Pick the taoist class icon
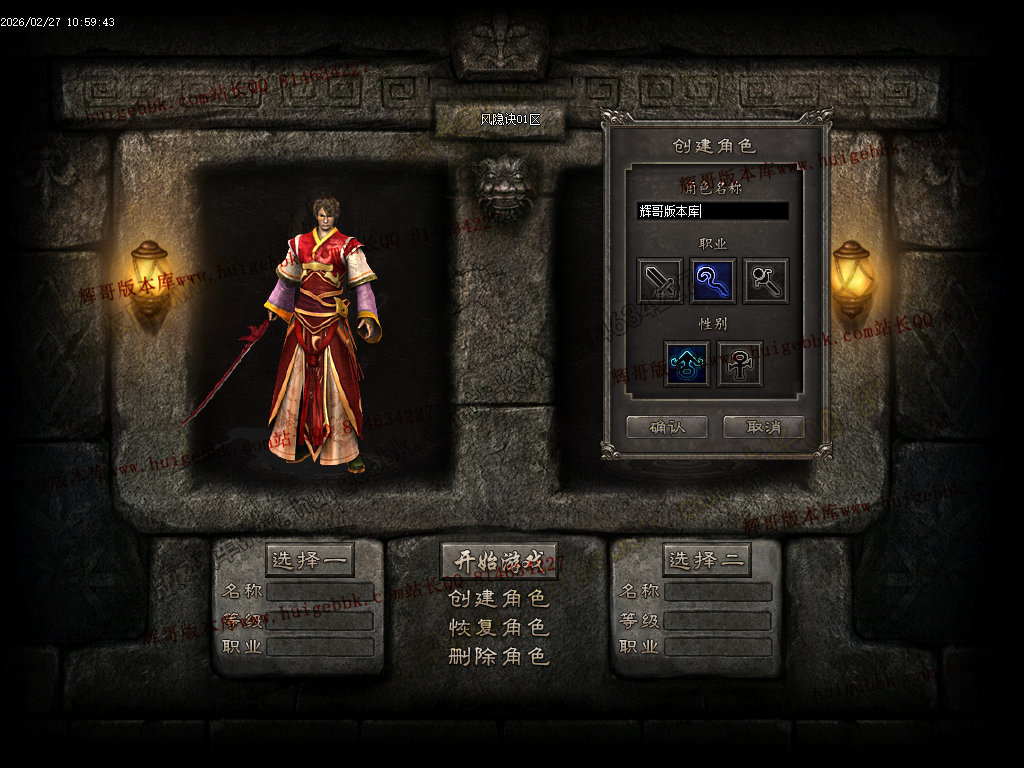Viewport: 1024px width, 768px height. click(765, 281)
